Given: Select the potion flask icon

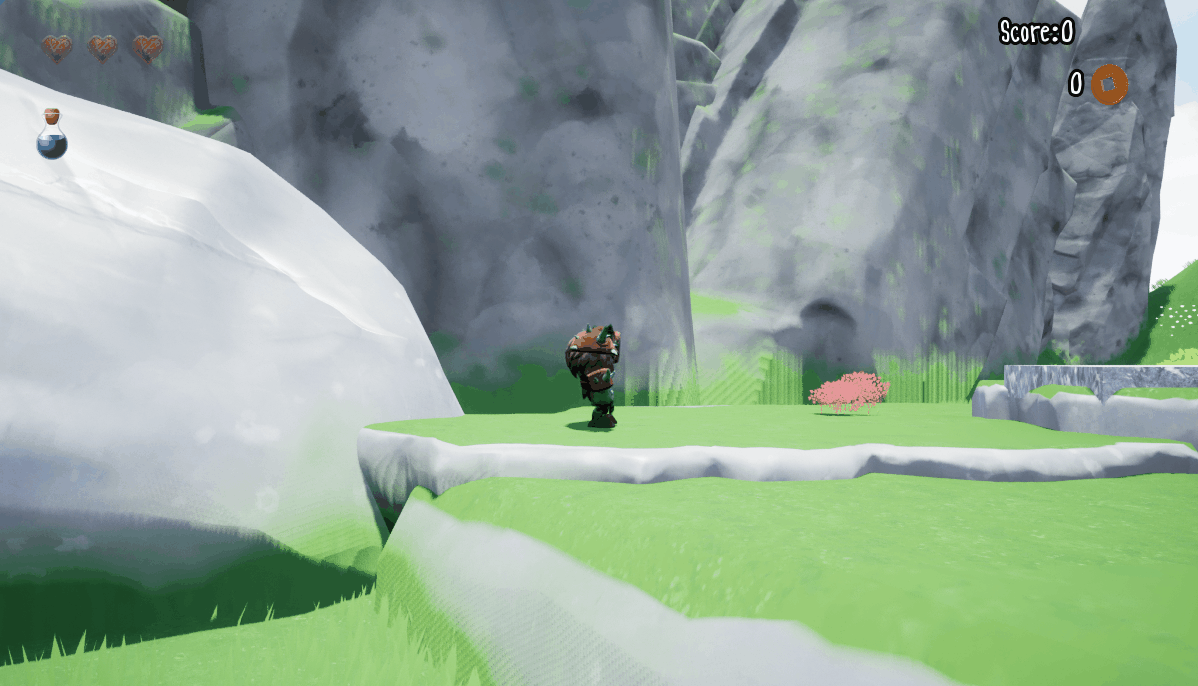Looking at the screenshot, I should pos(52,135).
